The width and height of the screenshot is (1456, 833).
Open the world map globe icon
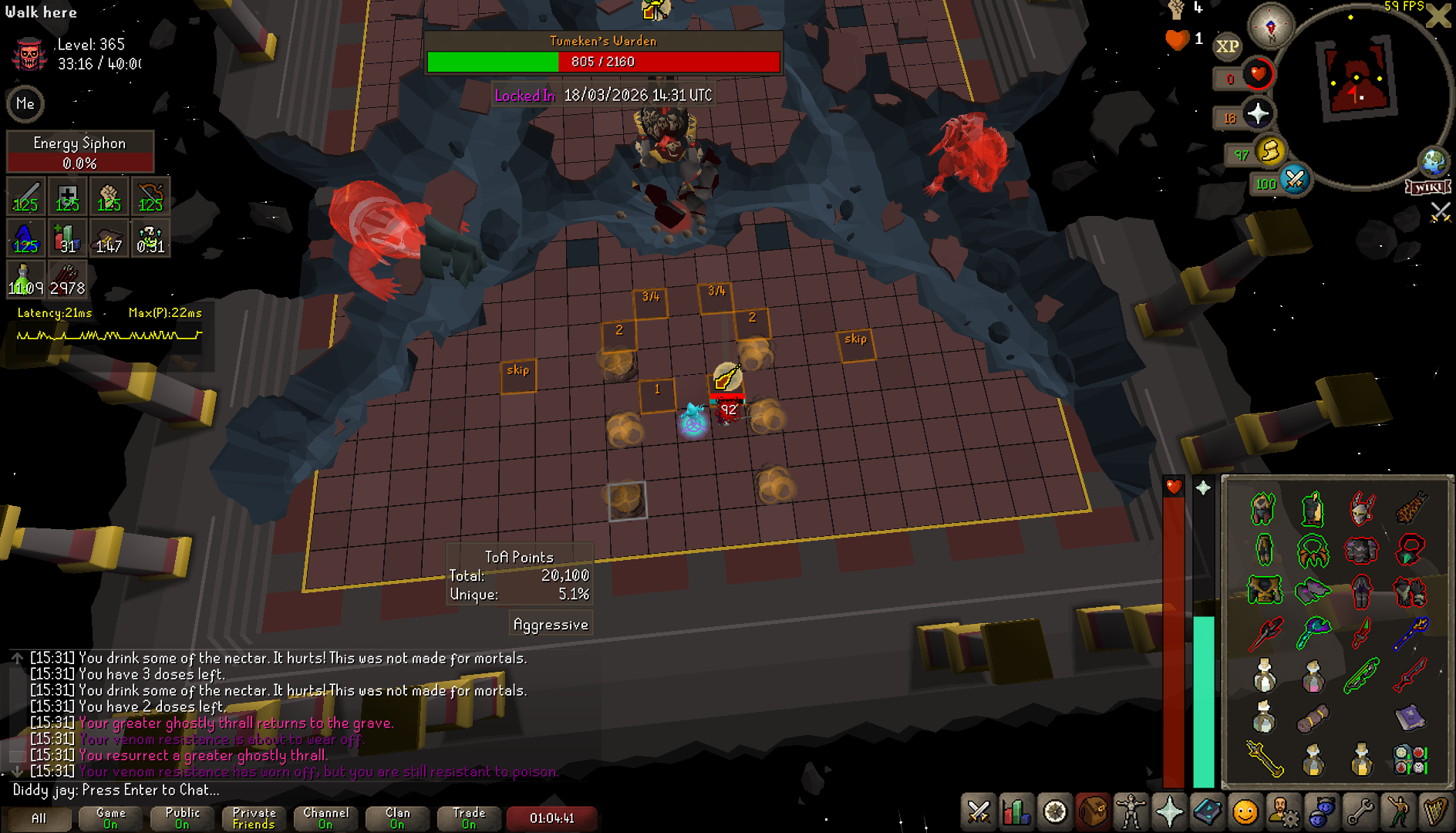pos(1434,163)
